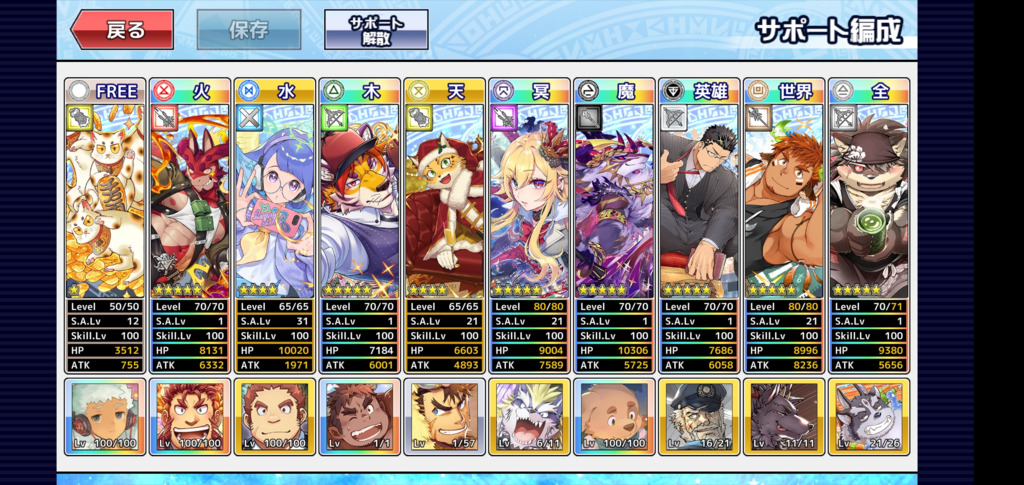Image resolution: width=1024 pixels, height=485 pixels.
Task: Disband support with サポート解散 button
Action: (x=376, y=30)
